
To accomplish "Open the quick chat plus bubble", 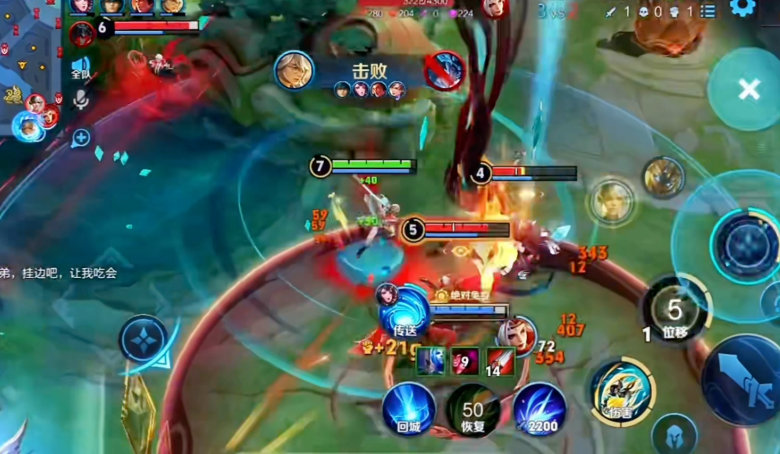I will 80,138.
